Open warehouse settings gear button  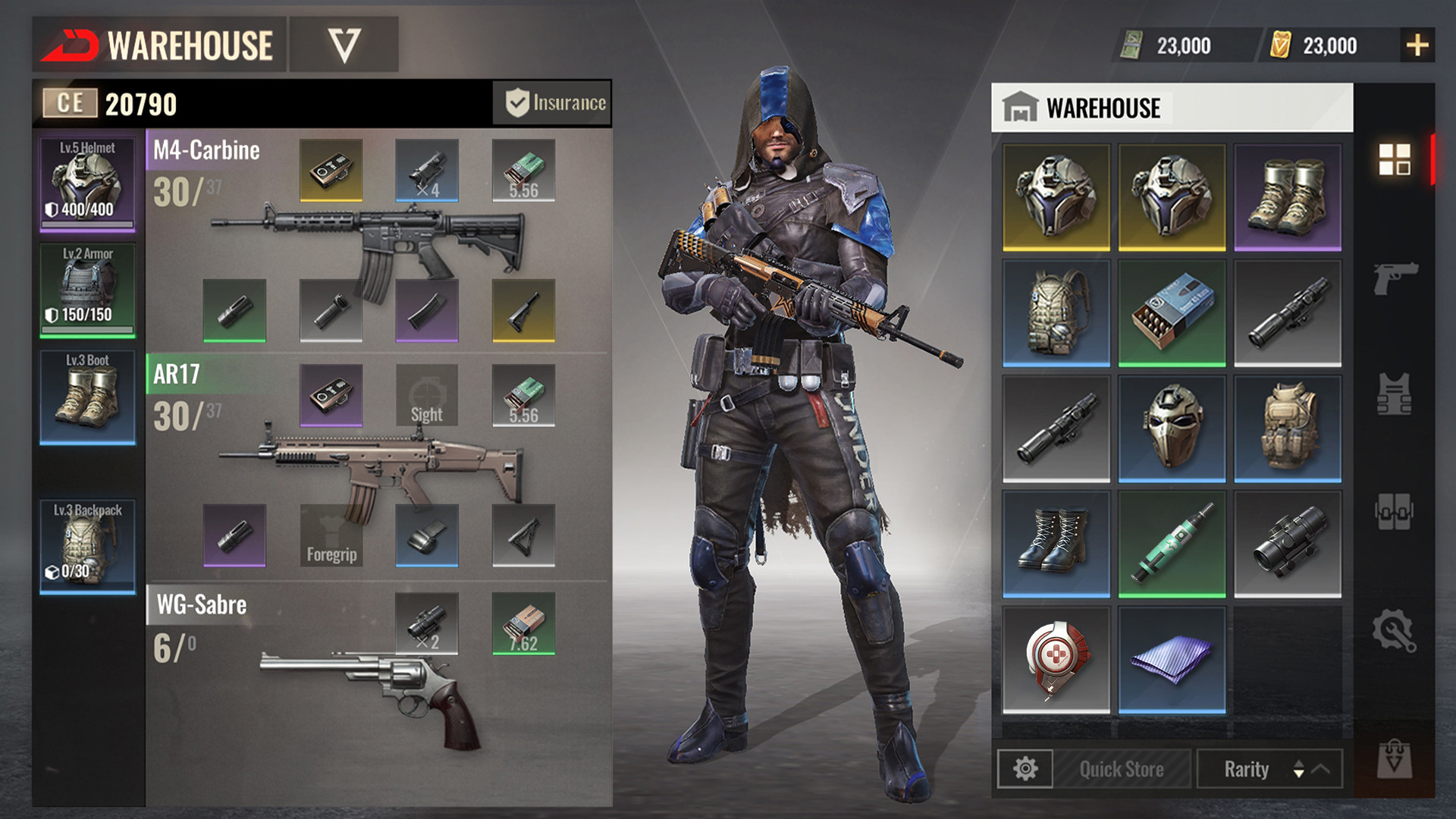point(1025,770)
